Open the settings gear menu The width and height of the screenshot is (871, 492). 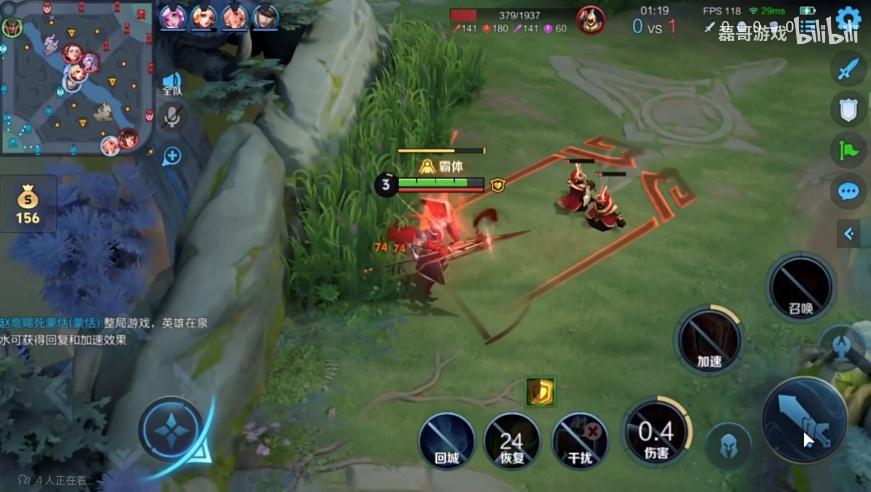pos(849,18)
